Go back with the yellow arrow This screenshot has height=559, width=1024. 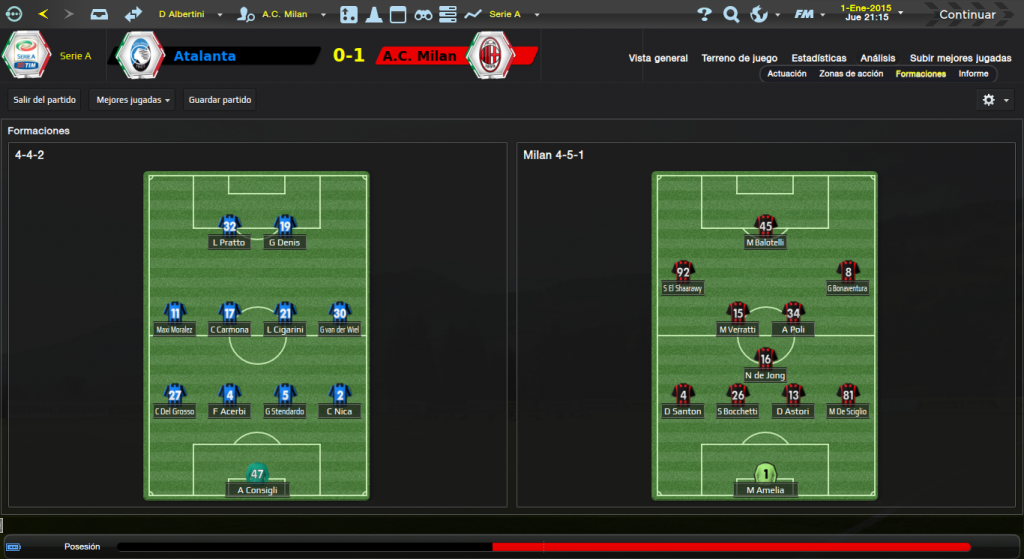click(43, 14)
